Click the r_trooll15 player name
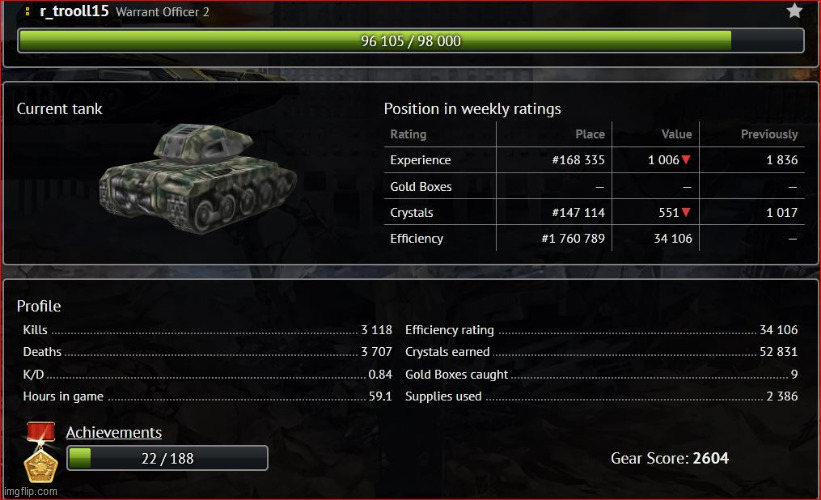 (x=74, y=11)
